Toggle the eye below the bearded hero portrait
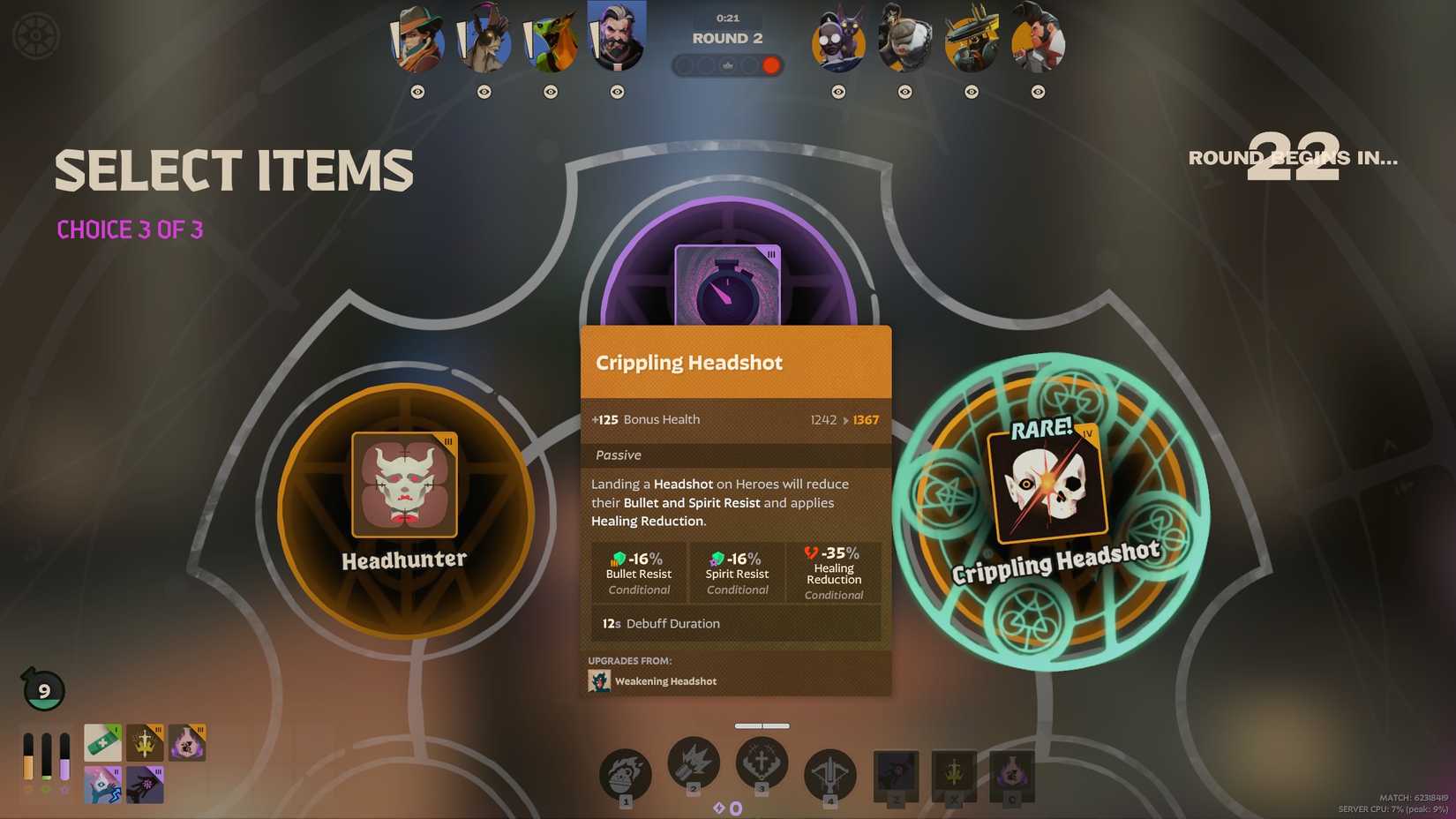This screenshot has height=819, width=1456. (x=616, y=91)
